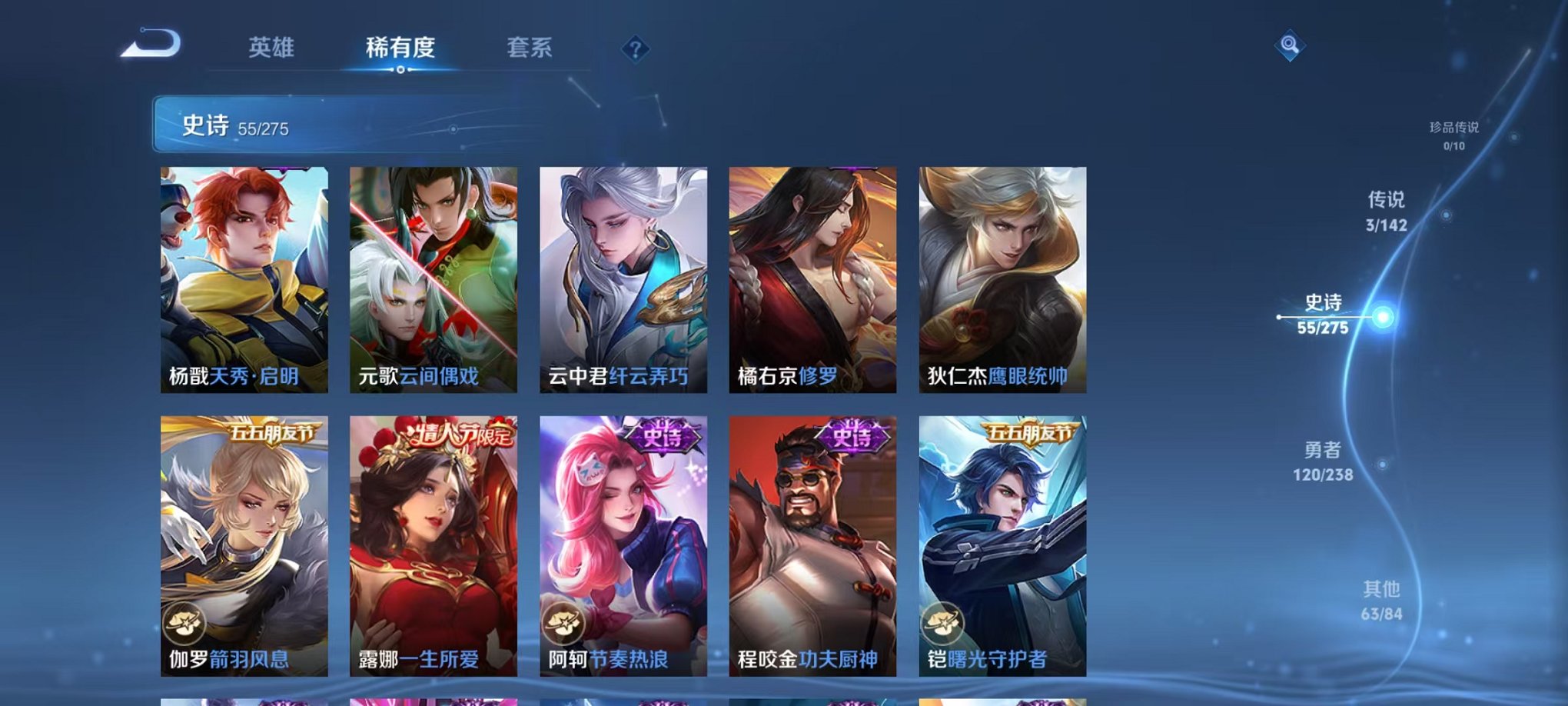Image resolution: width=1568 pixels, height=706 pixels.
Task: Switch to the 英雄 tab
Action: pyautogui.click(x=272, y=47)
